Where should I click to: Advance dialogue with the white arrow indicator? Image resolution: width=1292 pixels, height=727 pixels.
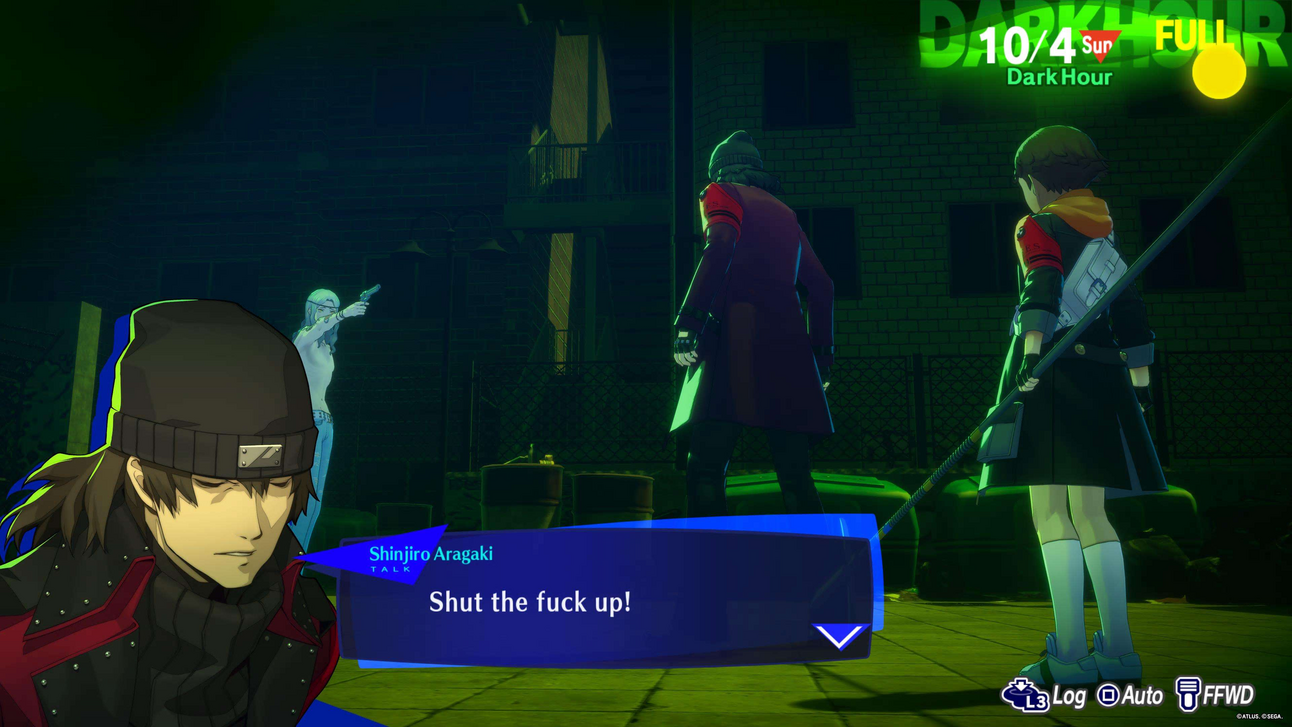point(838,635)
